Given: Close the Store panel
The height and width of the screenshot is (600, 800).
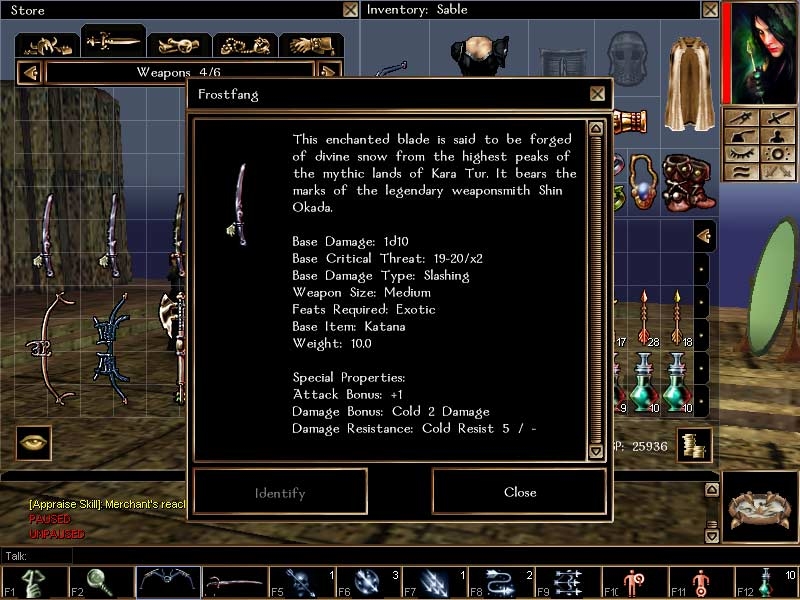Looking at the screenshot, I should point(350,10).
